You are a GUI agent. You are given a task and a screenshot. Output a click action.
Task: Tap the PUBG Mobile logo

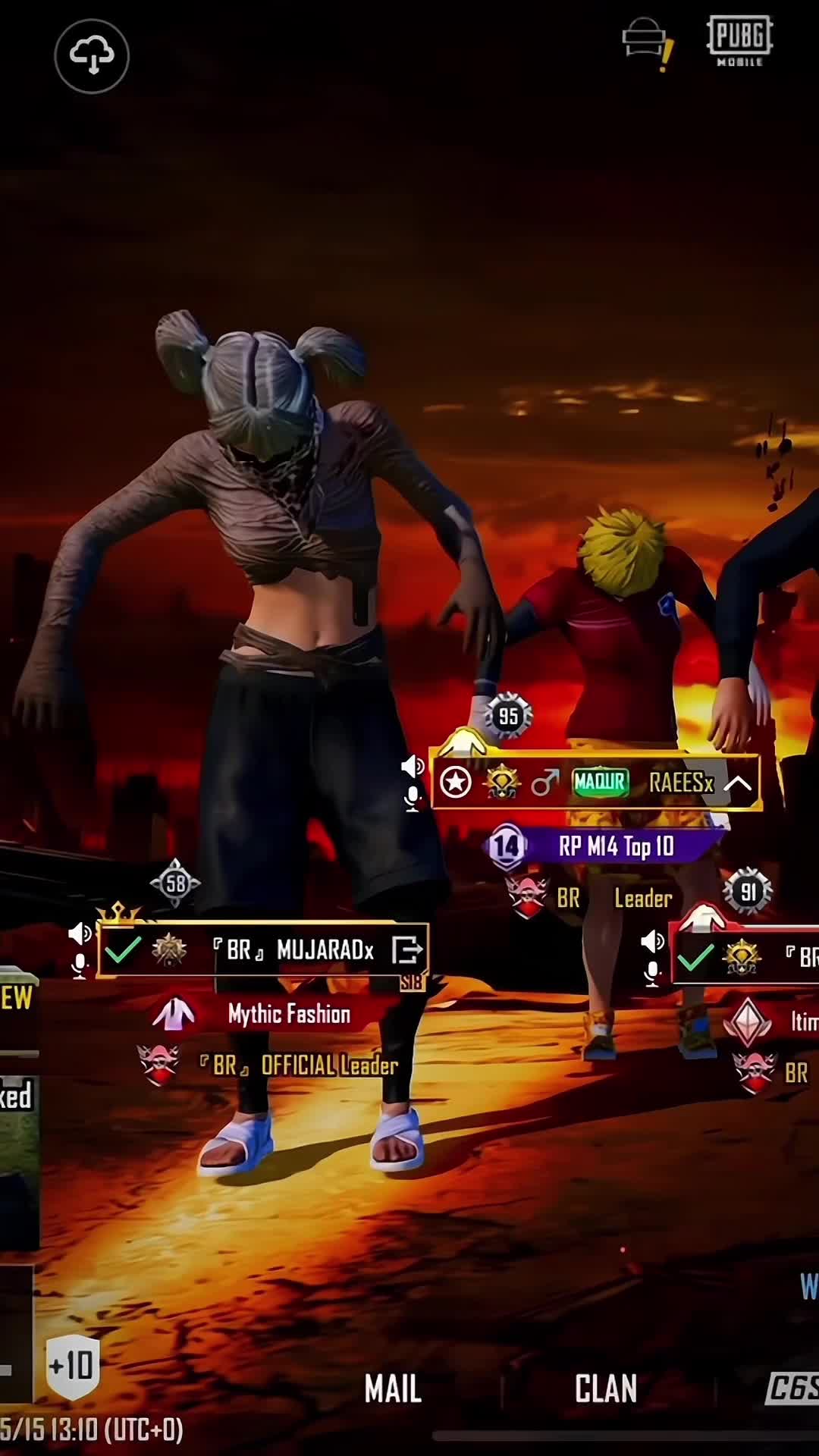(x=739, y=41)
